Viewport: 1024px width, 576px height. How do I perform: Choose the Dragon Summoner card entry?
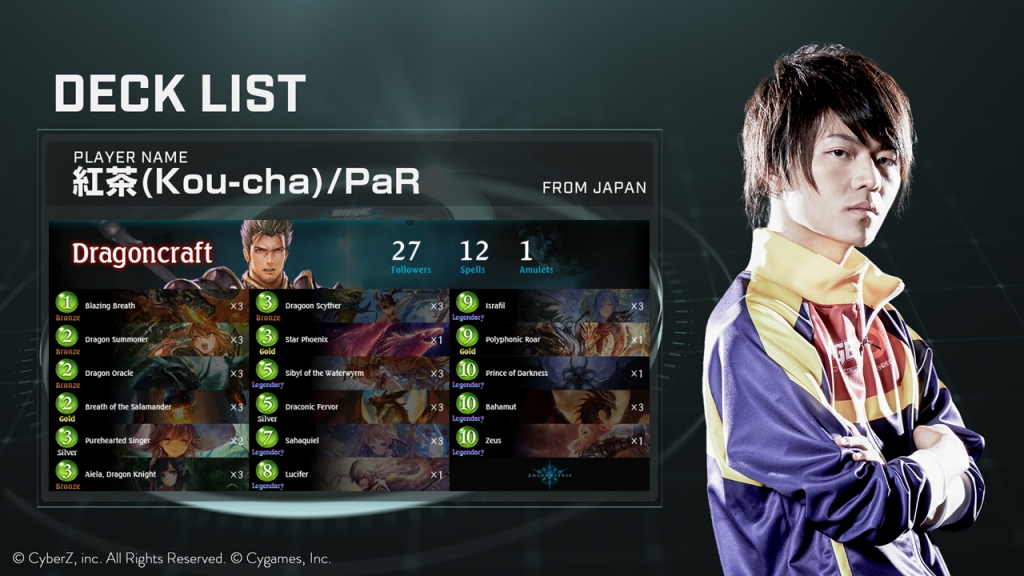tap(150, 340)
